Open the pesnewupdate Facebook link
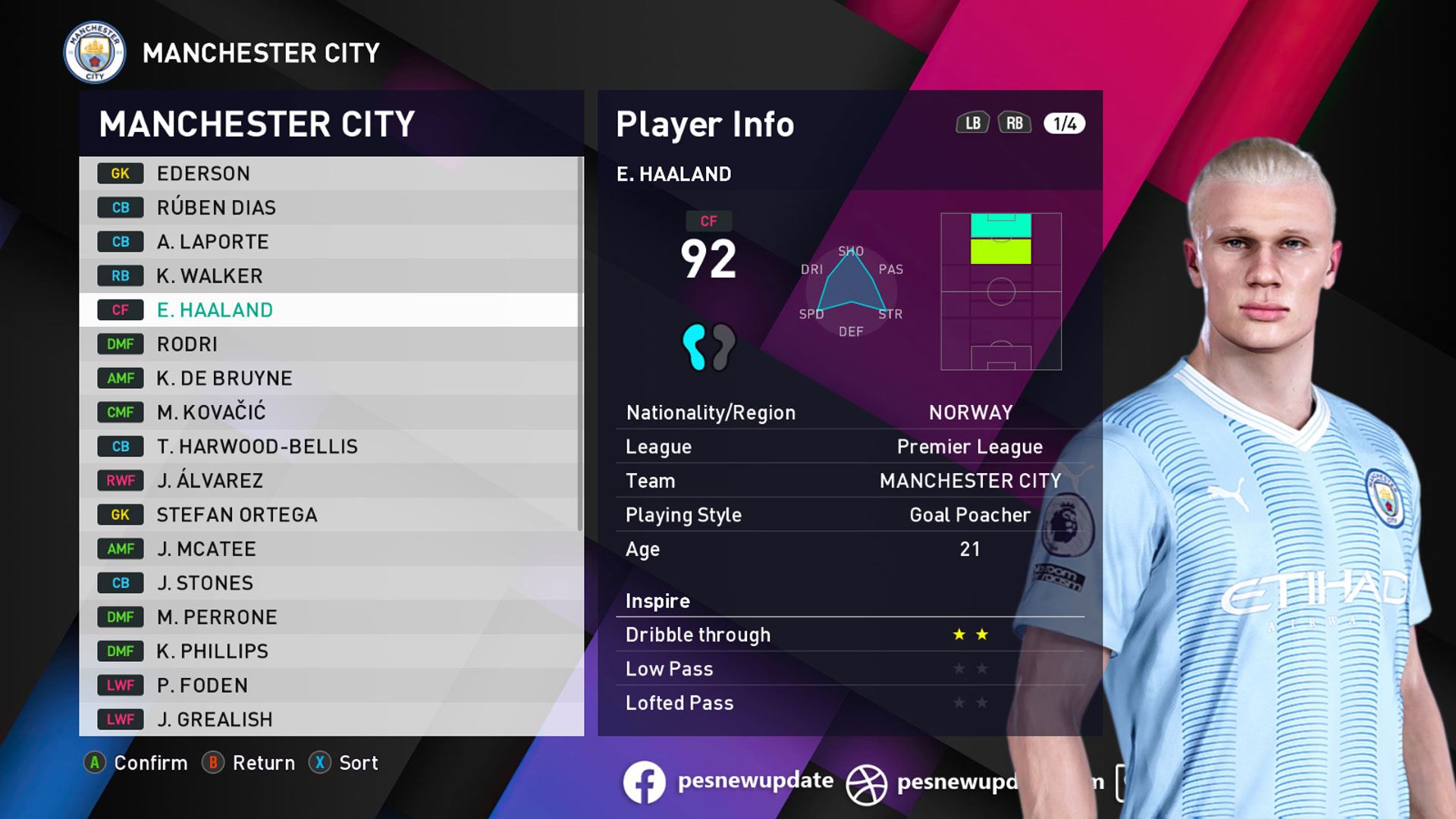Image resolution: width=1456 pixels, height=819 pixels. (728, 782)
